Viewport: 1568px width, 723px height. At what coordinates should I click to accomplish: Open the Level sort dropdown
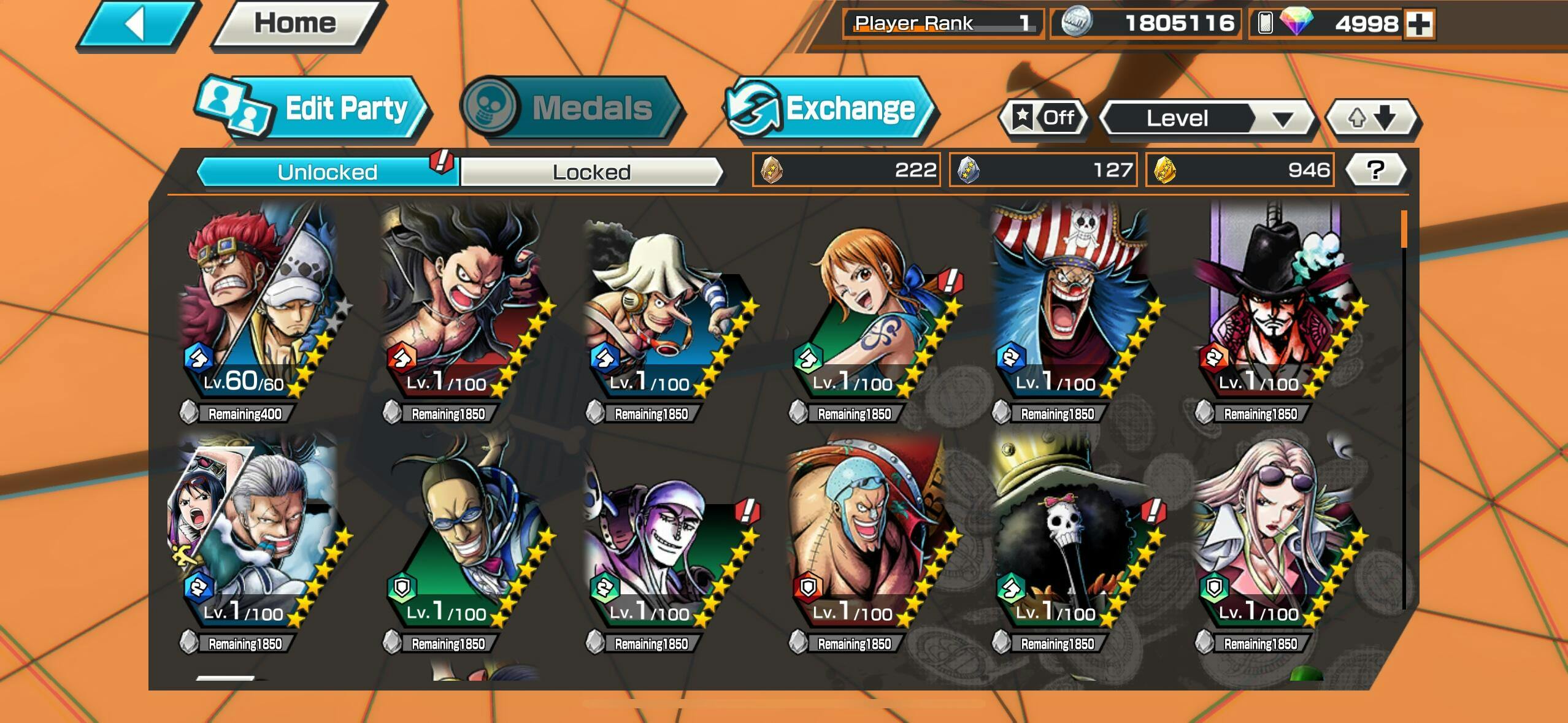point(1207,118)
